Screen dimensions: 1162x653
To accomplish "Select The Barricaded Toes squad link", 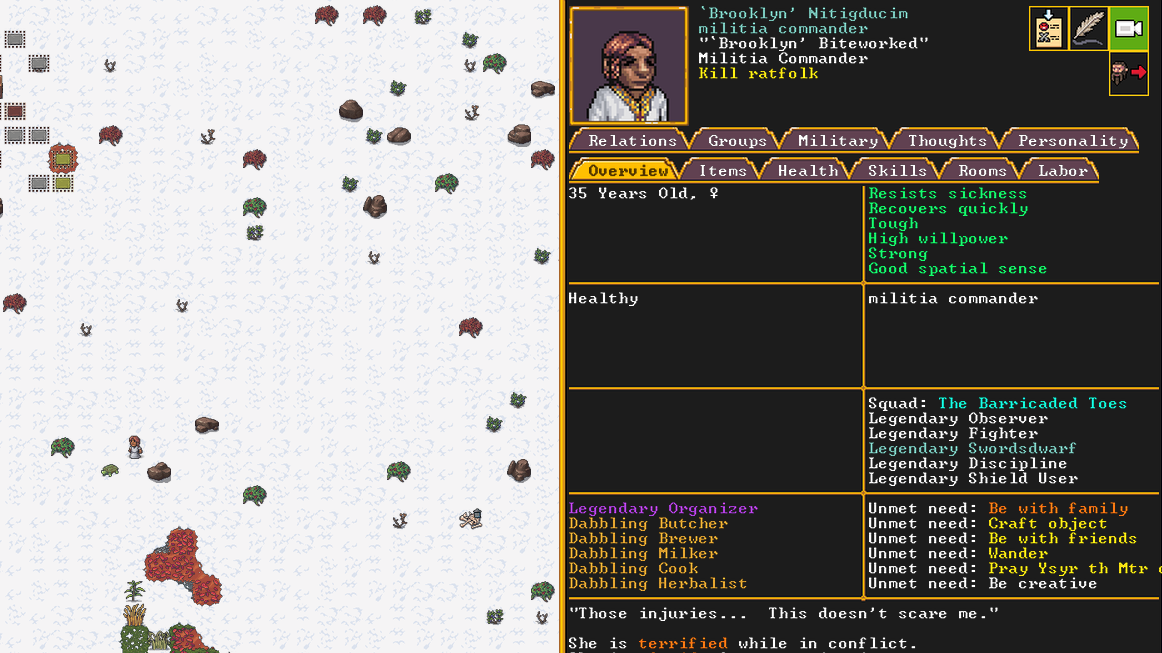I will [x=1032, y=404].
